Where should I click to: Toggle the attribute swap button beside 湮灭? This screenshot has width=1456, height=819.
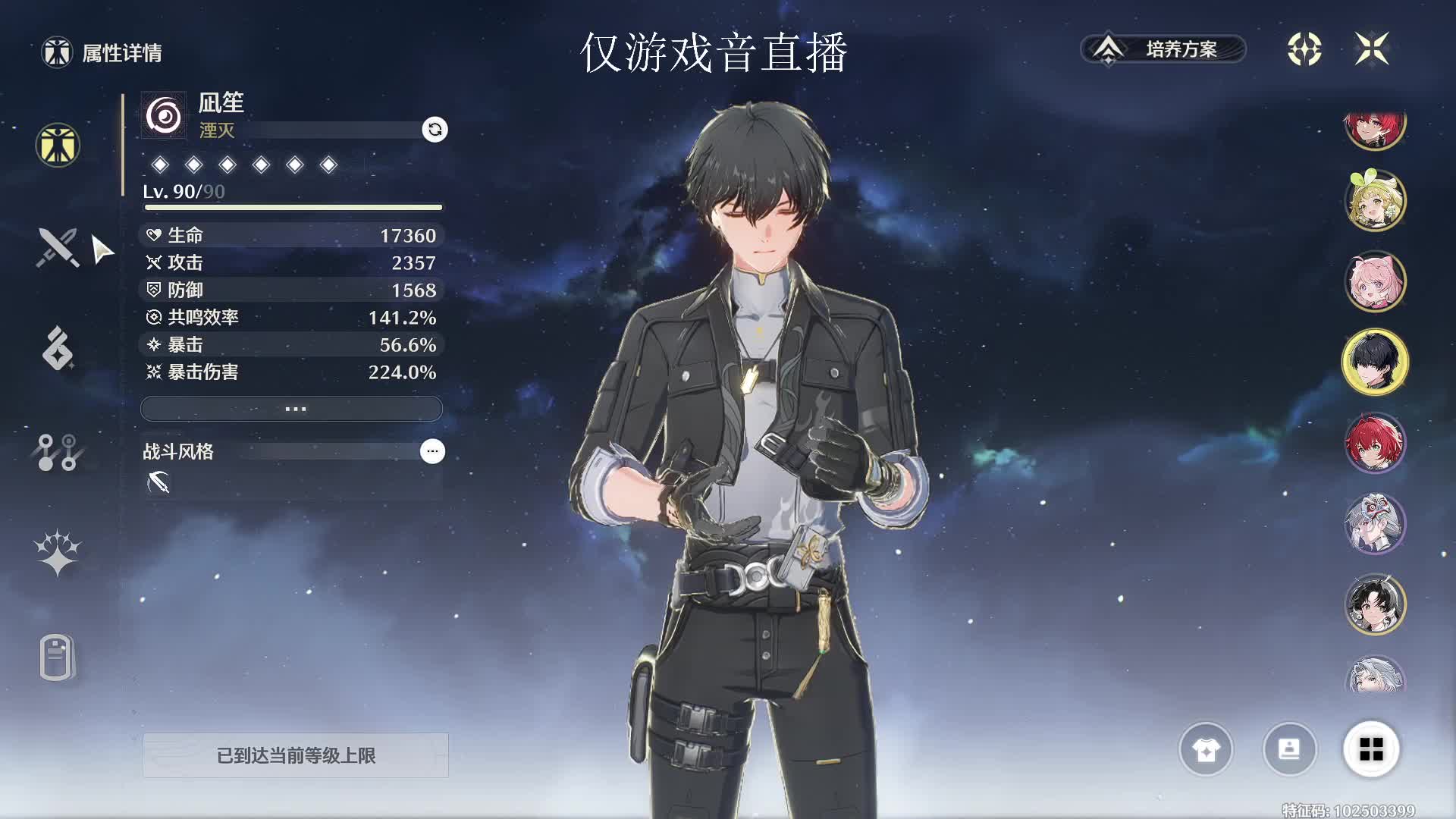pos(435,130)
